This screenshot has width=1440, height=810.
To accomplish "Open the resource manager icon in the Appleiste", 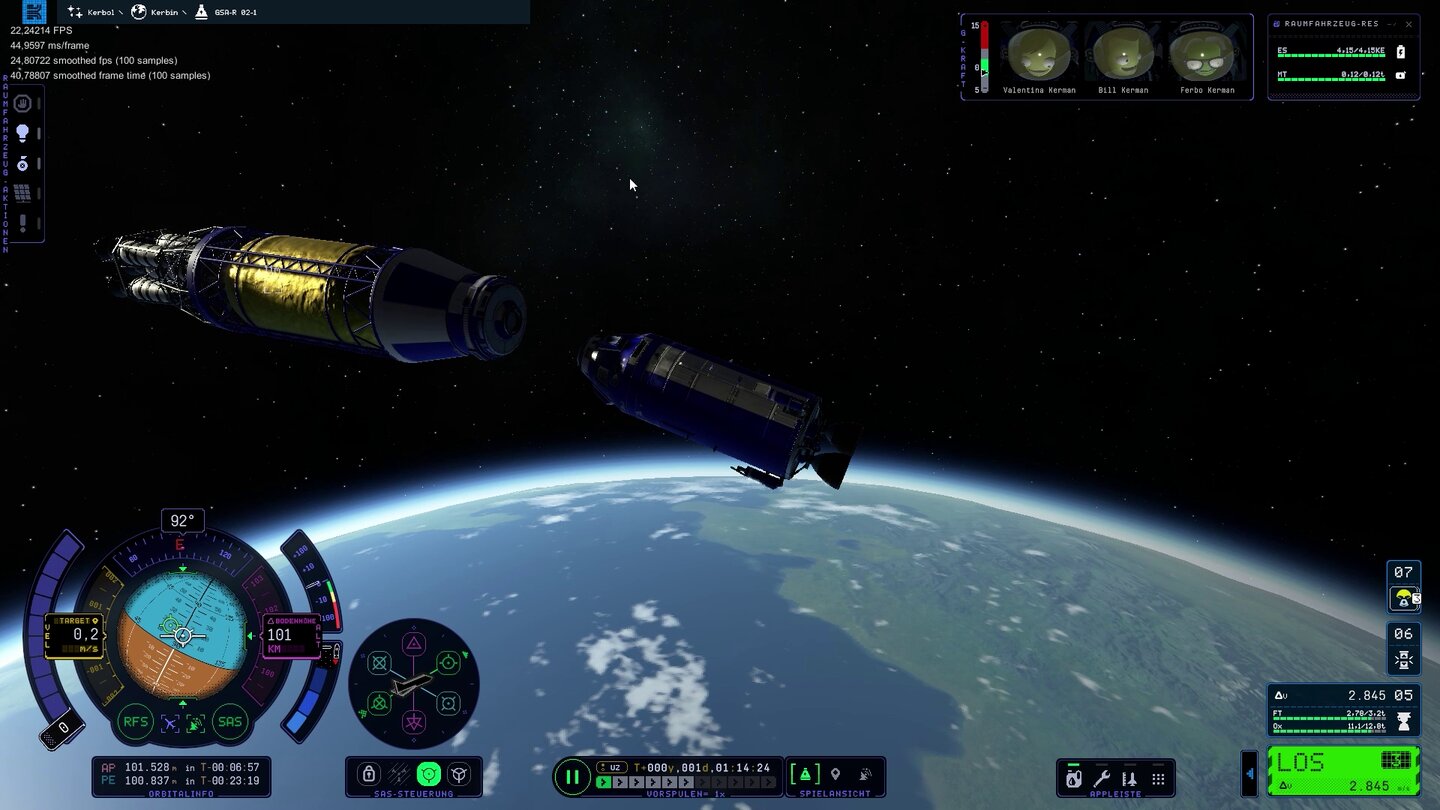I will pyautogui.click(x=1074, y=779).
